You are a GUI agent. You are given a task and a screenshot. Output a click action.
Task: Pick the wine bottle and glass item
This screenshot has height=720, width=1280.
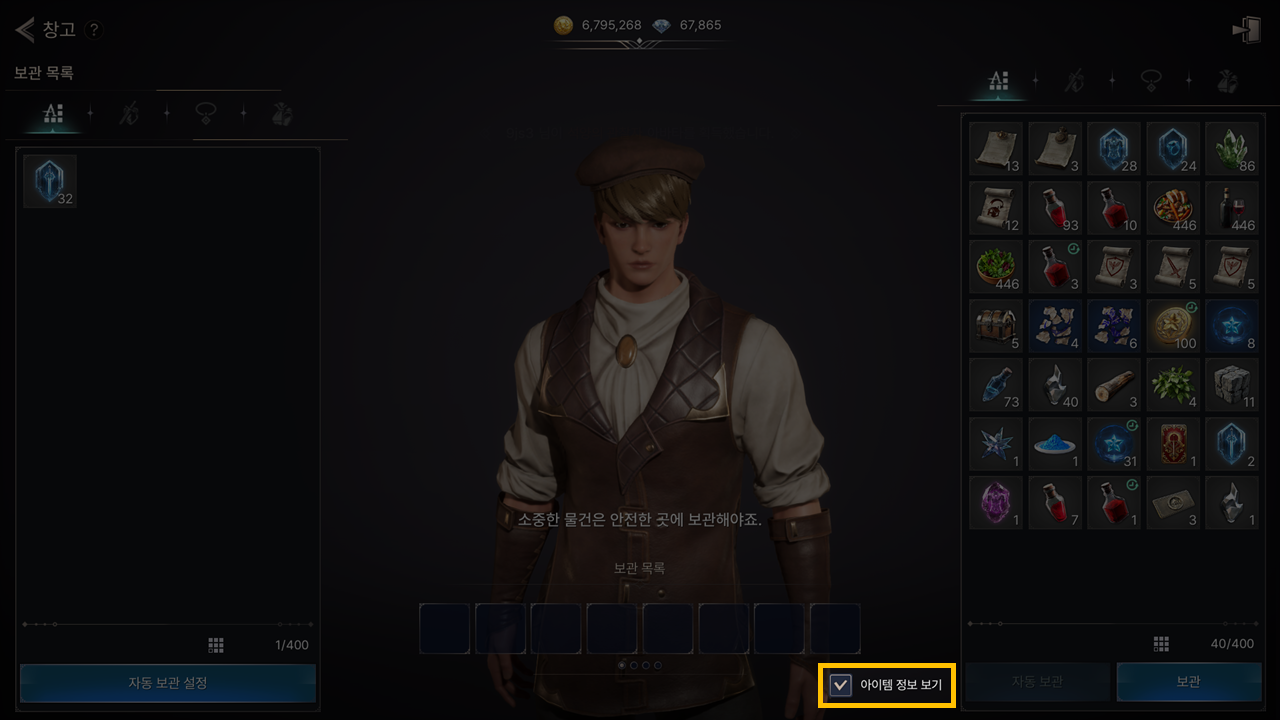click(x=1232, y=208)
